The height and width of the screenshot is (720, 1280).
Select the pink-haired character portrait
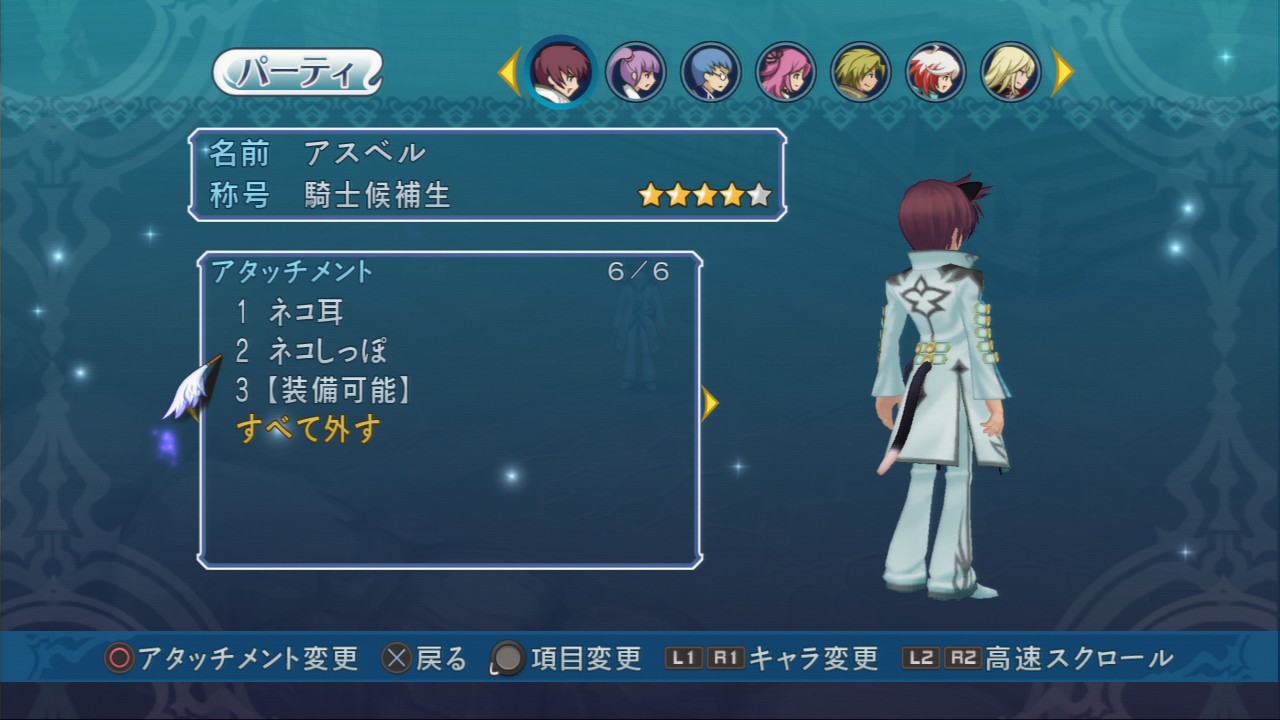pos(786,71)
